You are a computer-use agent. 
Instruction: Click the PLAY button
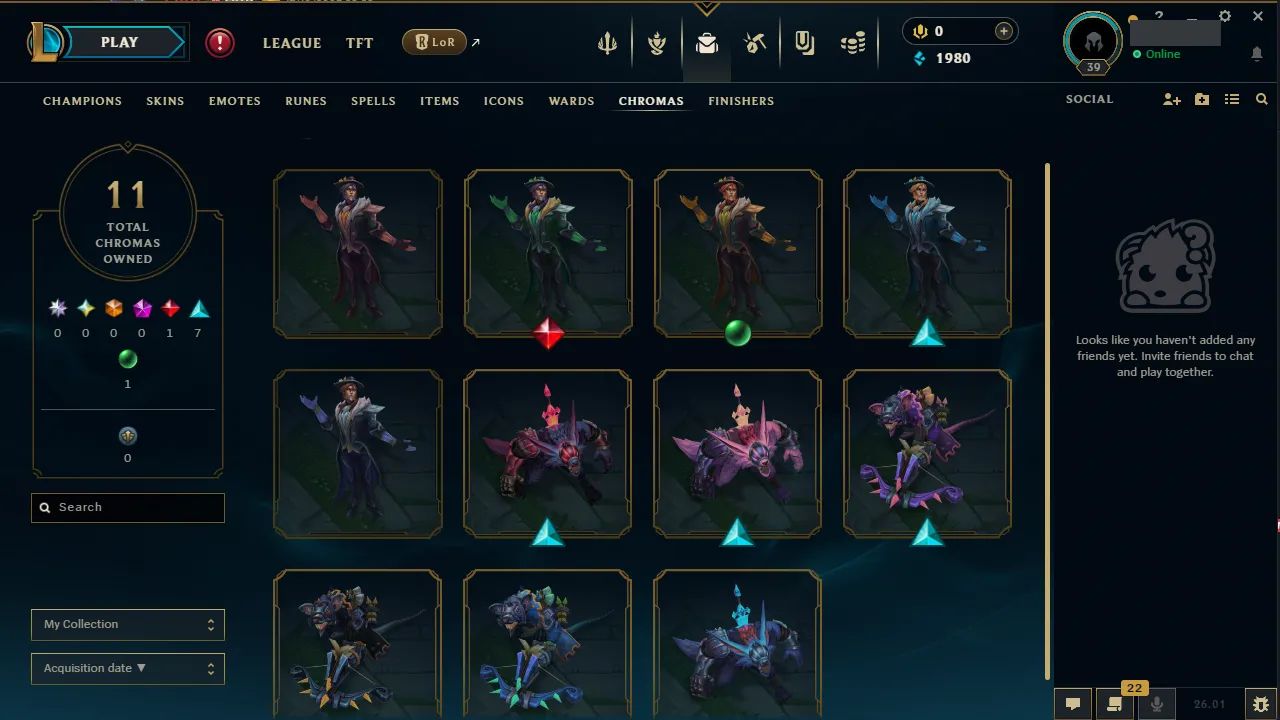[x=119, y=42]
